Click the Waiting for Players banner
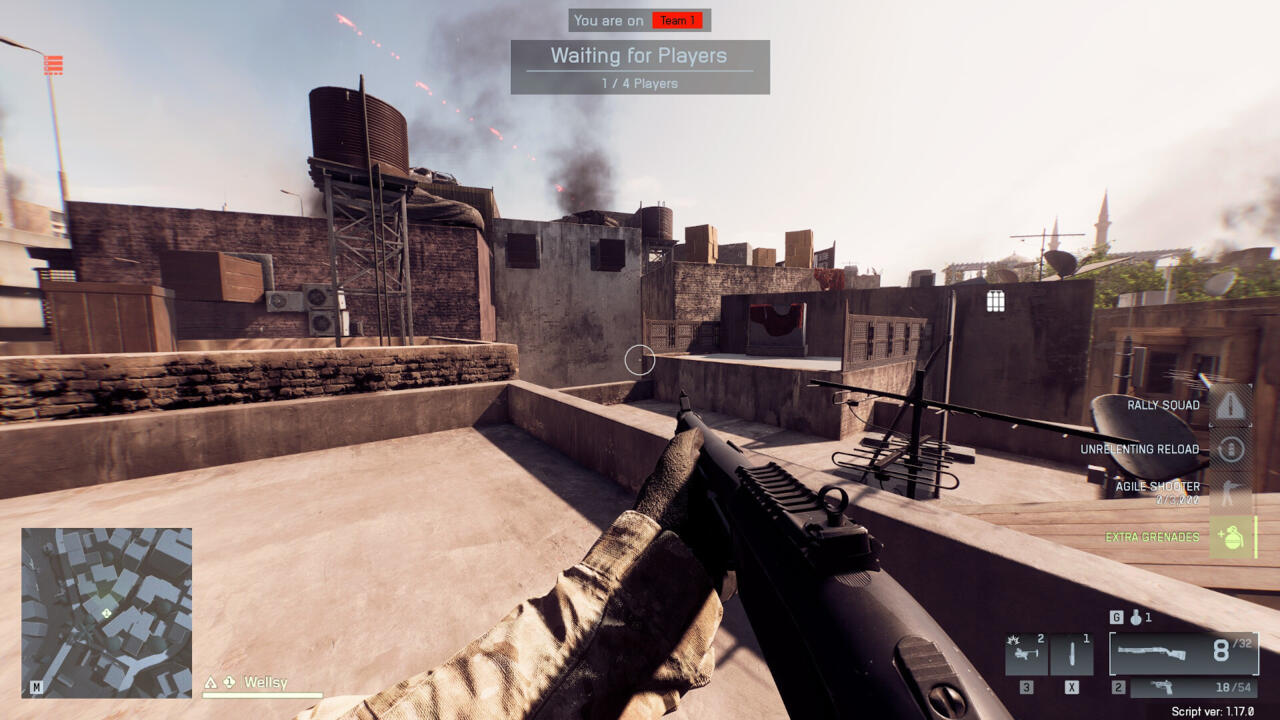Image resolution: width=1280 pixels, height=720 pixels. click(640, 66)
